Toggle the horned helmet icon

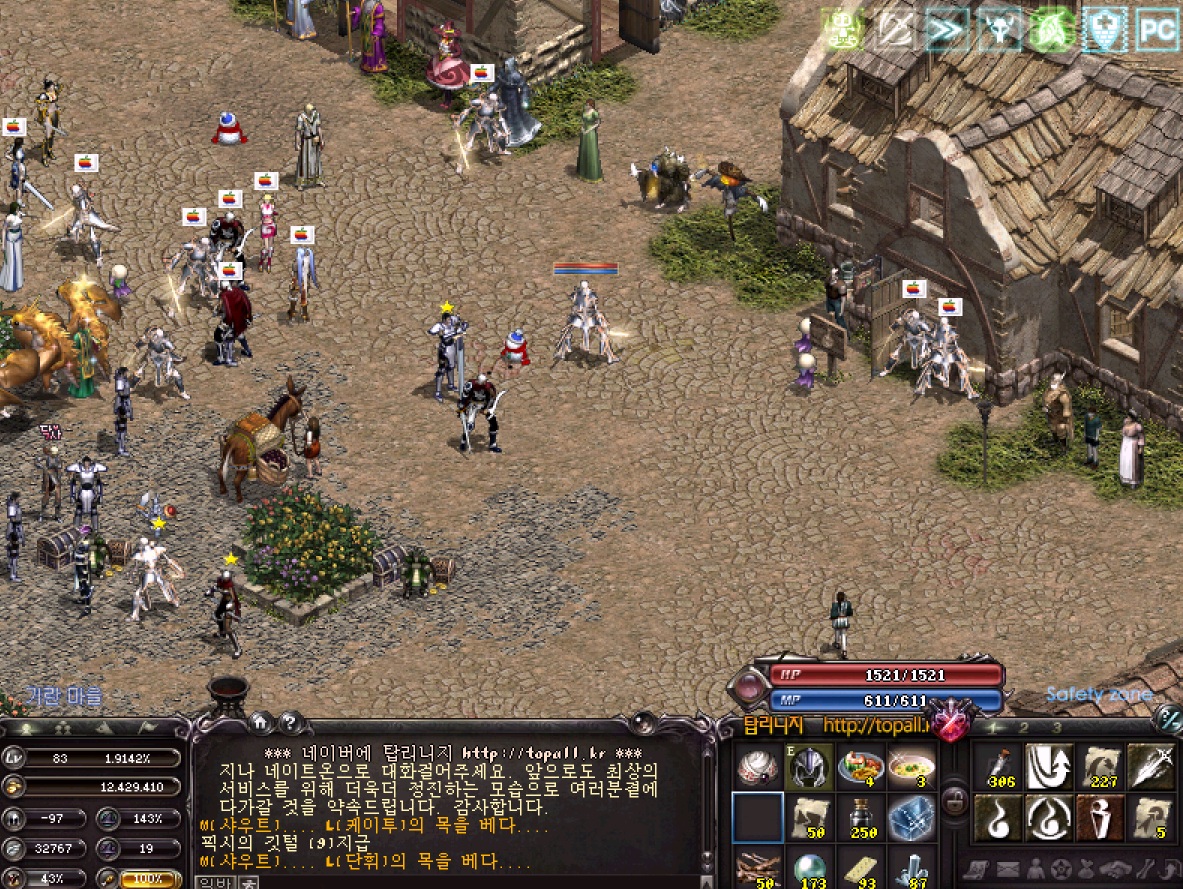pos(1000,29)
